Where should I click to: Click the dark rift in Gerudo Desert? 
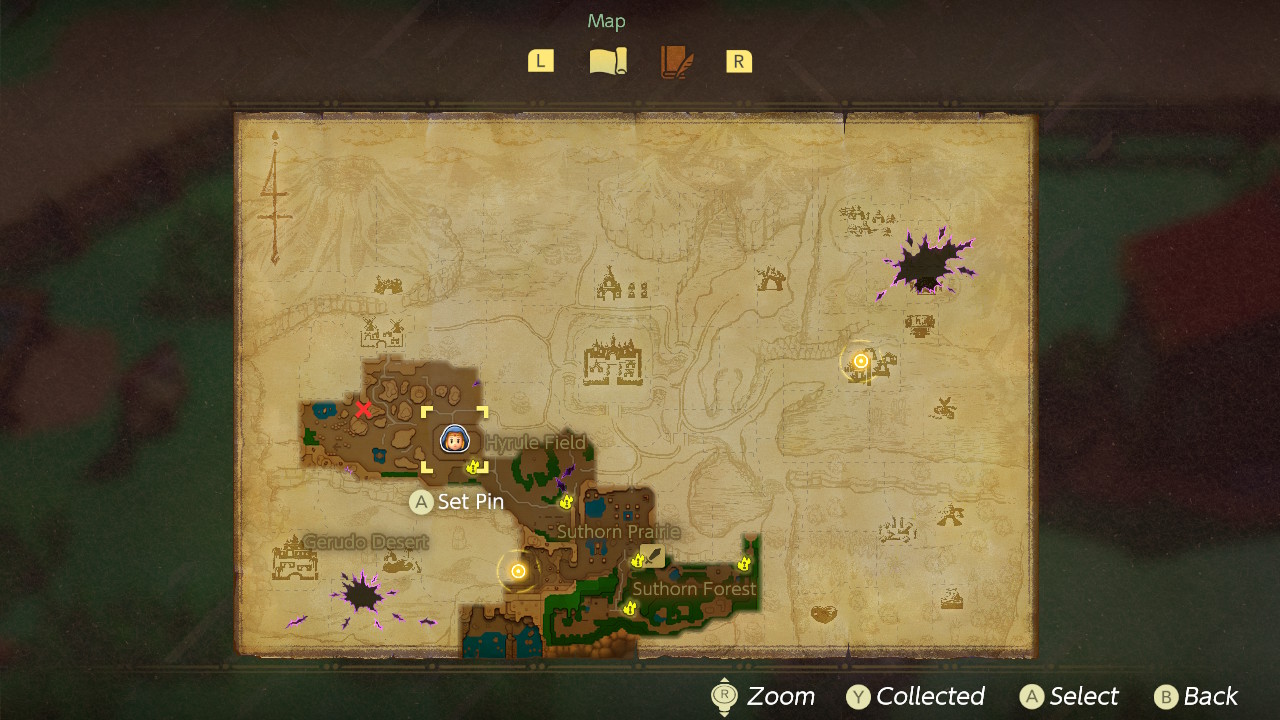click(x=362, y=596)
